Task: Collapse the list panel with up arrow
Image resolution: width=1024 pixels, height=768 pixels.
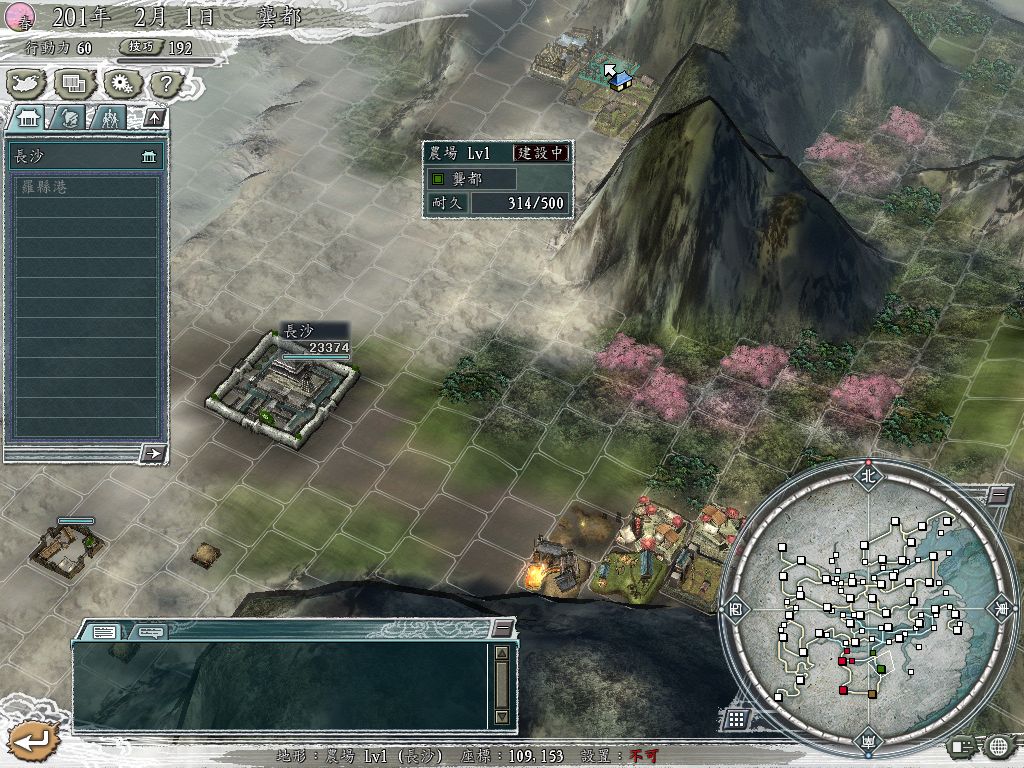Action: click(153, 117)
